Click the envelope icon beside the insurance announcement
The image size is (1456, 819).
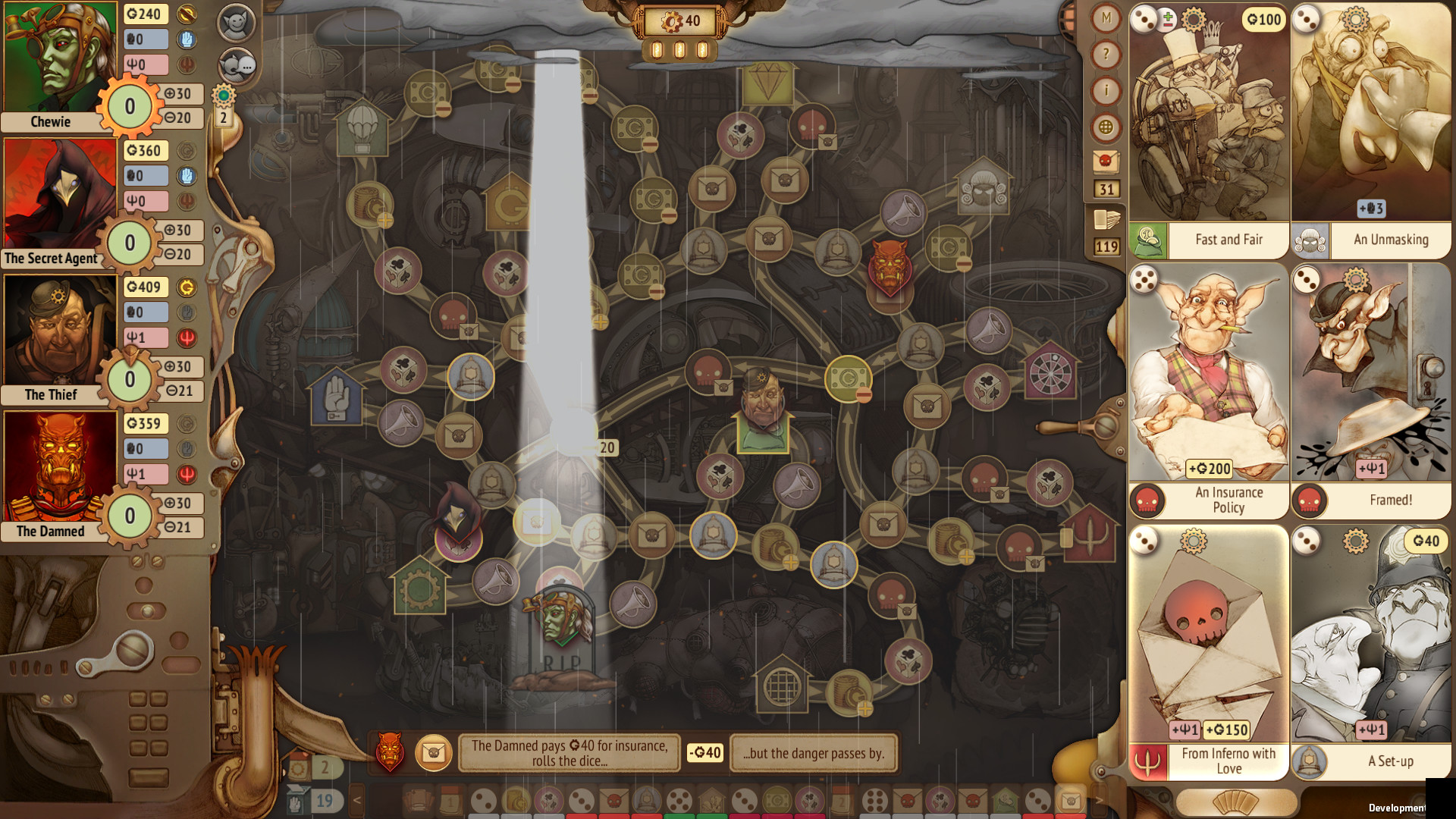point(435,753)
